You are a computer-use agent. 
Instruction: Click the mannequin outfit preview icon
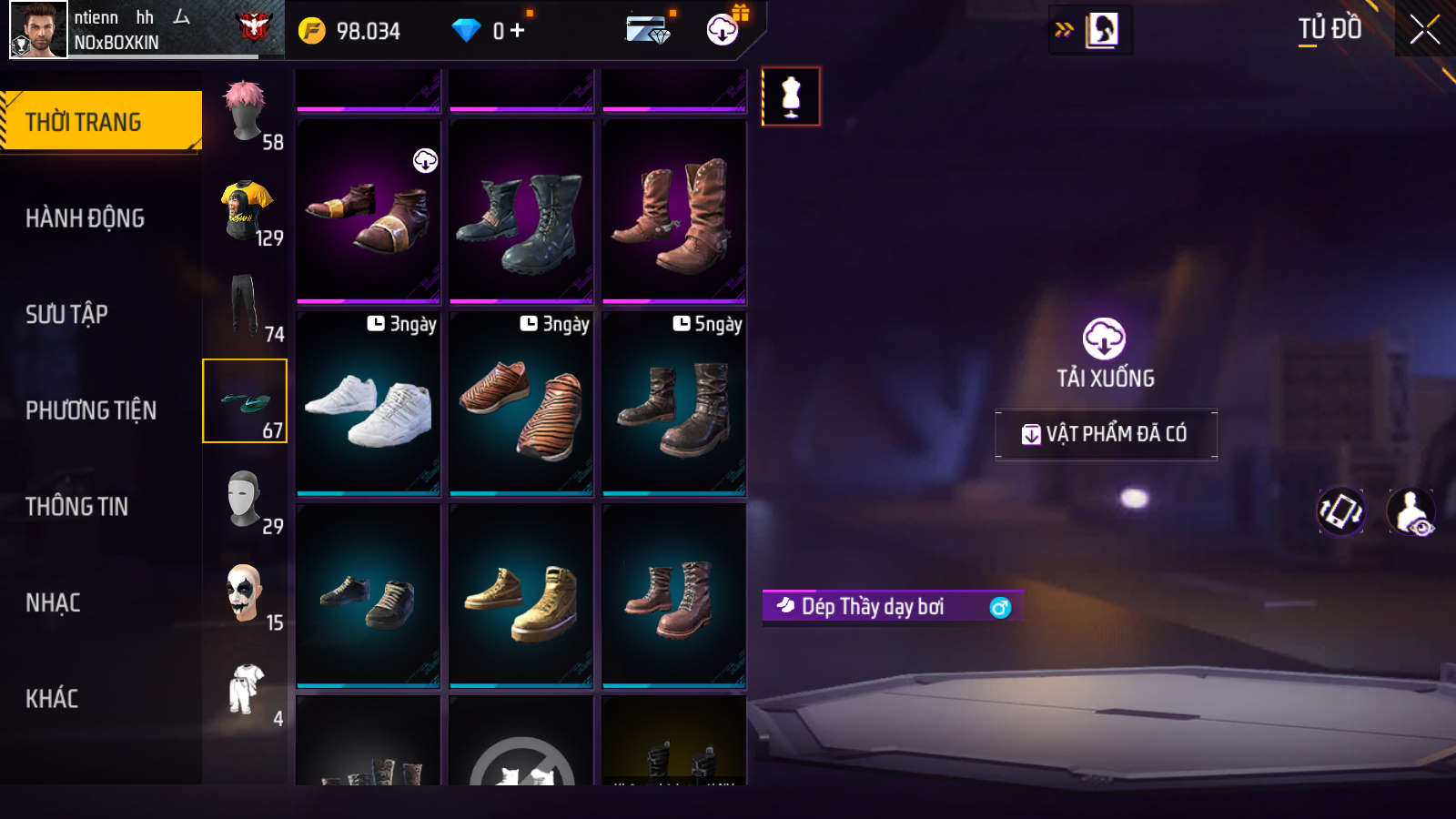(791, 96)
